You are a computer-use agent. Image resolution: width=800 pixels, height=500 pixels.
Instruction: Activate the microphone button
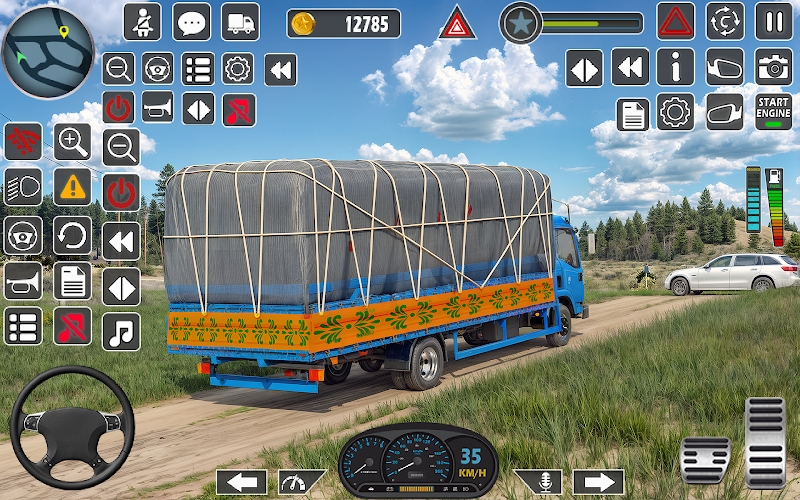[537, 482]
